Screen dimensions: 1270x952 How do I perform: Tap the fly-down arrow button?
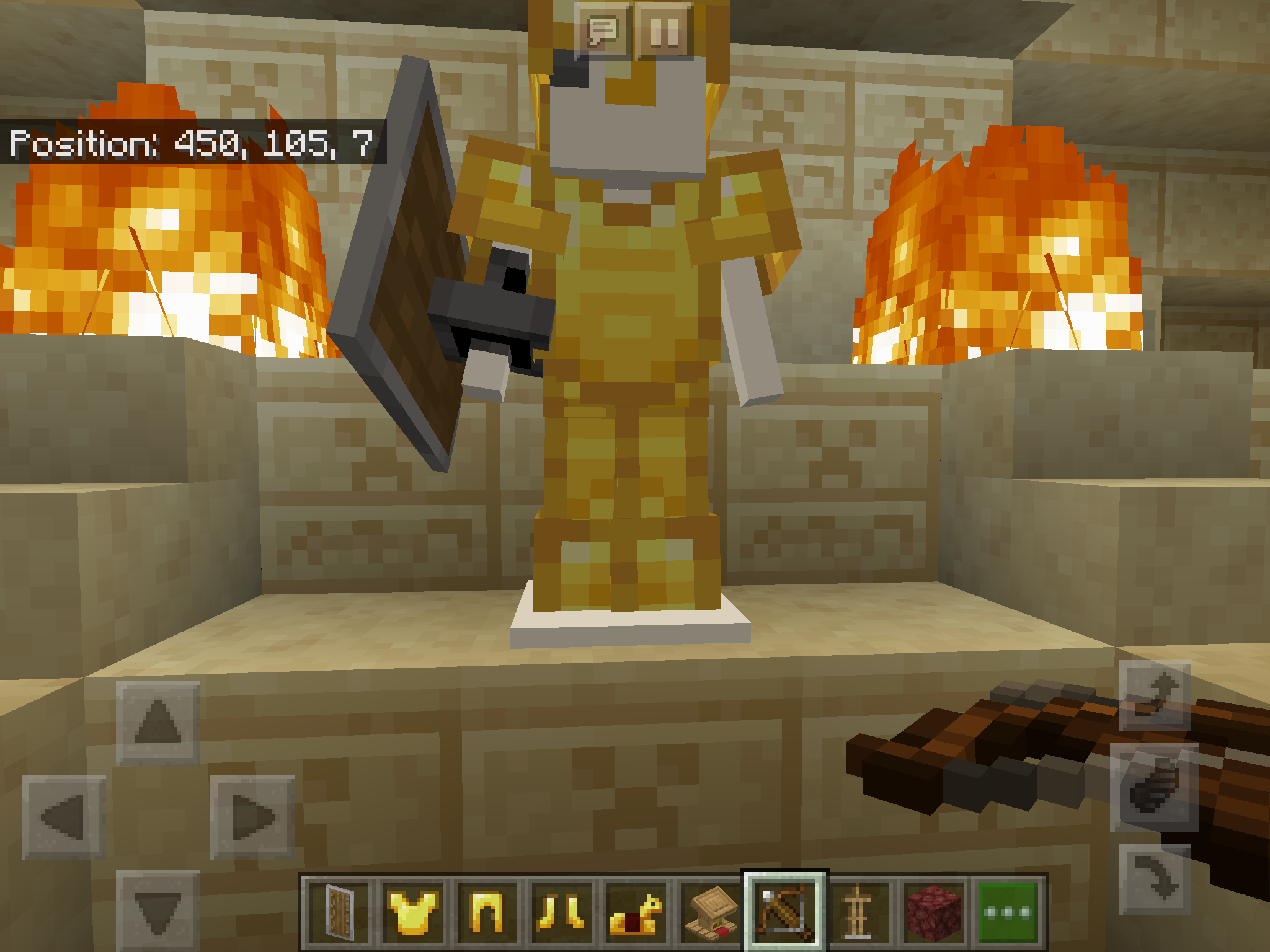(x=1155, y=879)
